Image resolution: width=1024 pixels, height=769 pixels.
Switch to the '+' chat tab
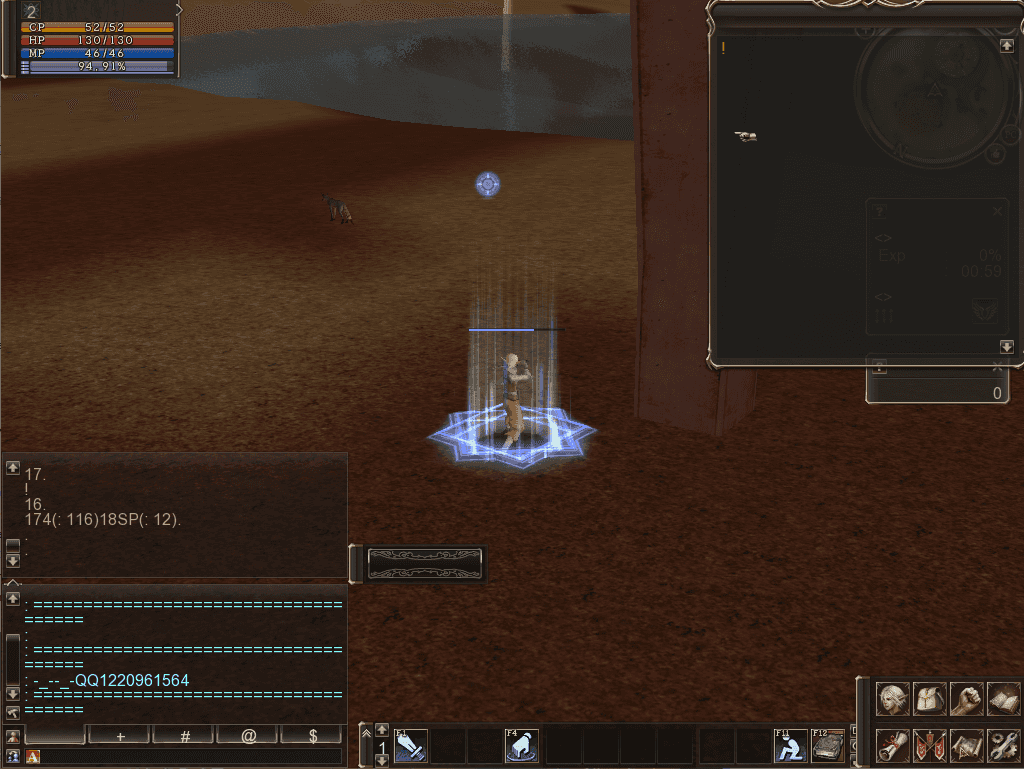[x=120, y=735]
